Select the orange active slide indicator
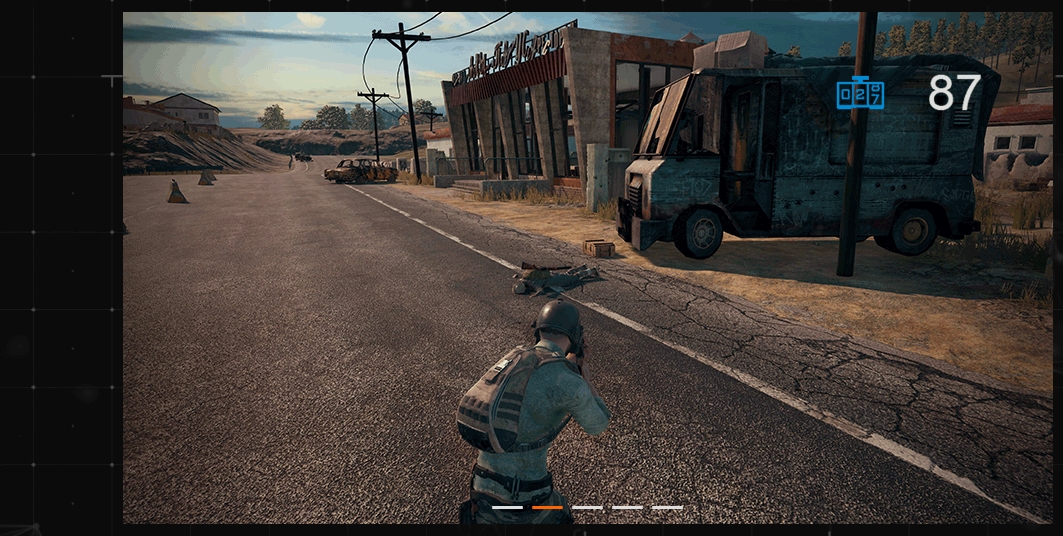 (x=547, y=507)
